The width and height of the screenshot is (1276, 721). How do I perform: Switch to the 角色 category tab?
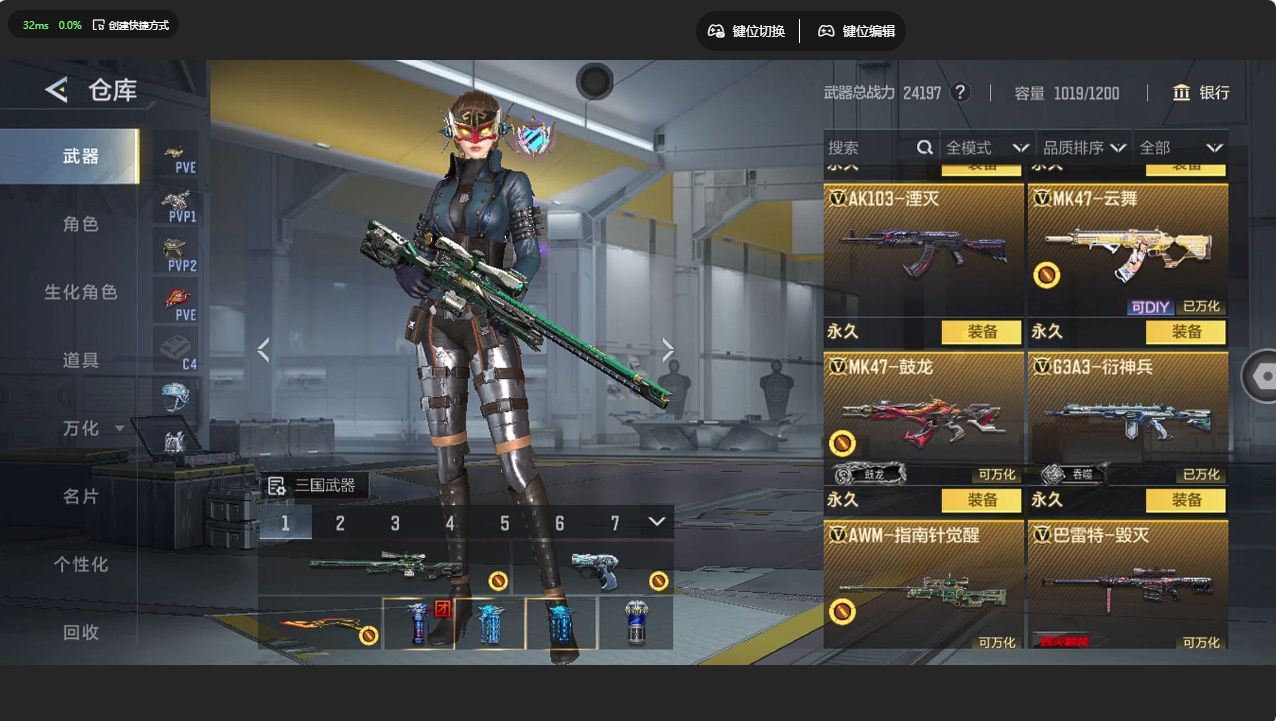81,224
